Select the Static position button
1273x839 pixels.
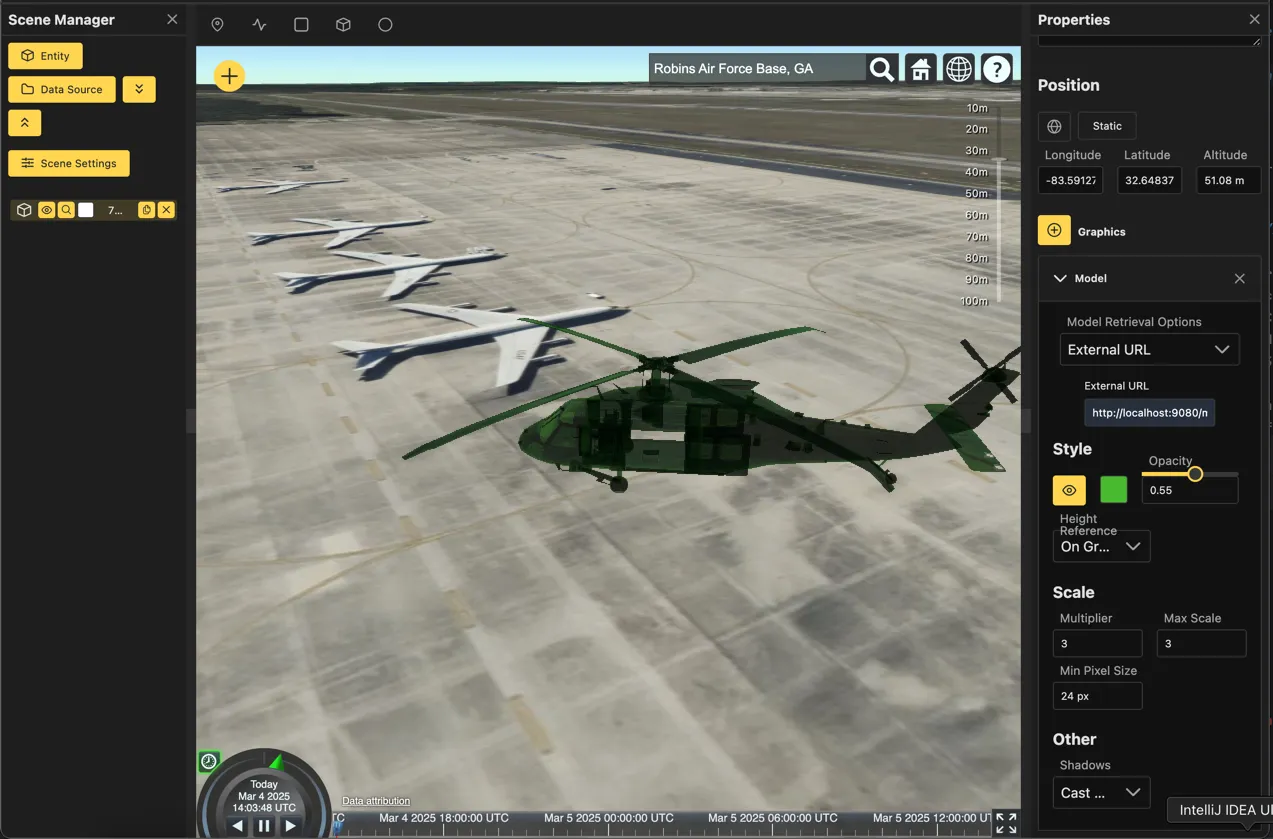click(1106, 126)
